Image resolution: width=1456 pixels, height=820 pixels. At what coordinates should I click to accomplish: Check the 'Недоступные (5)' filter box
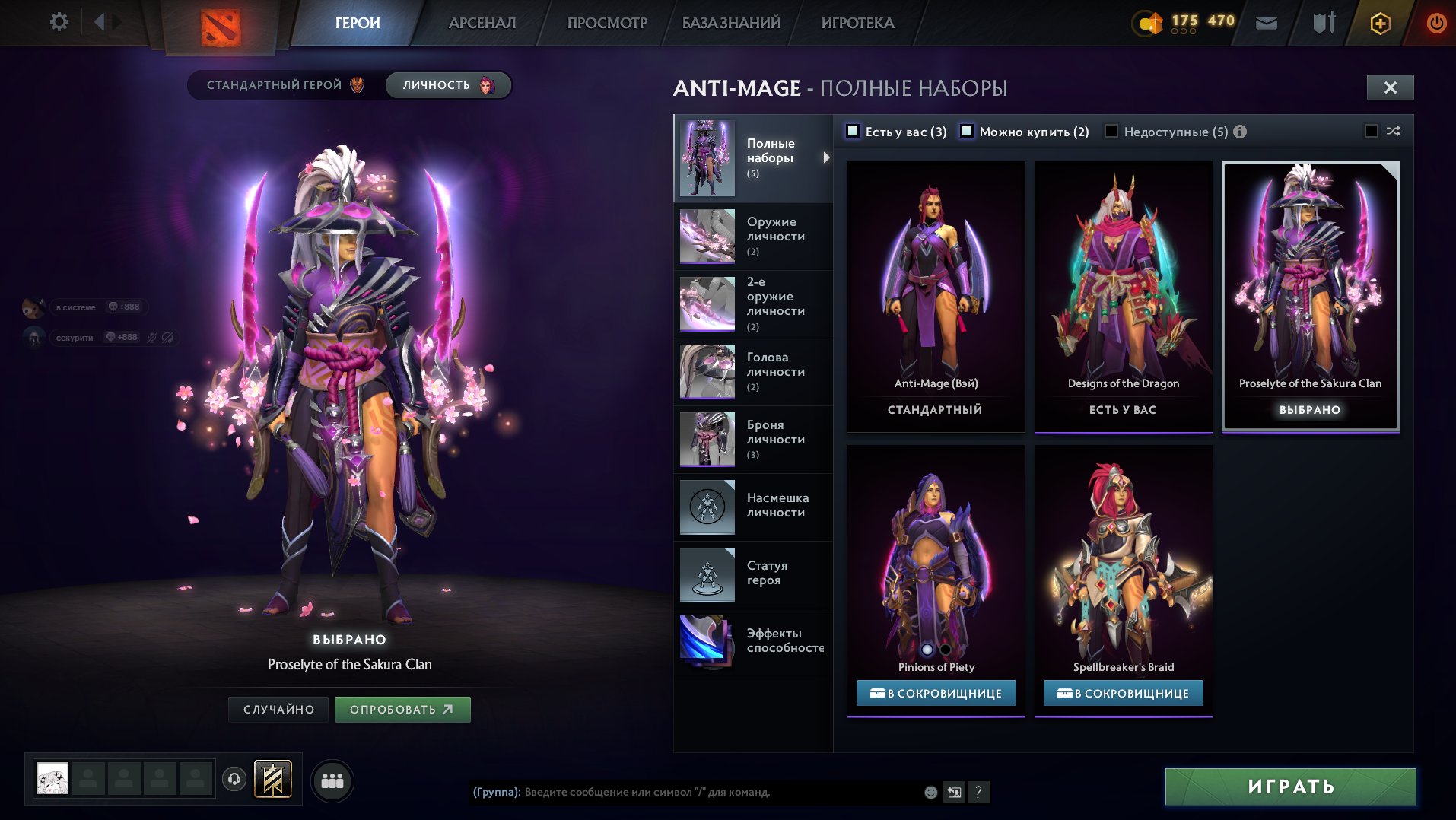pos(1110,131)
